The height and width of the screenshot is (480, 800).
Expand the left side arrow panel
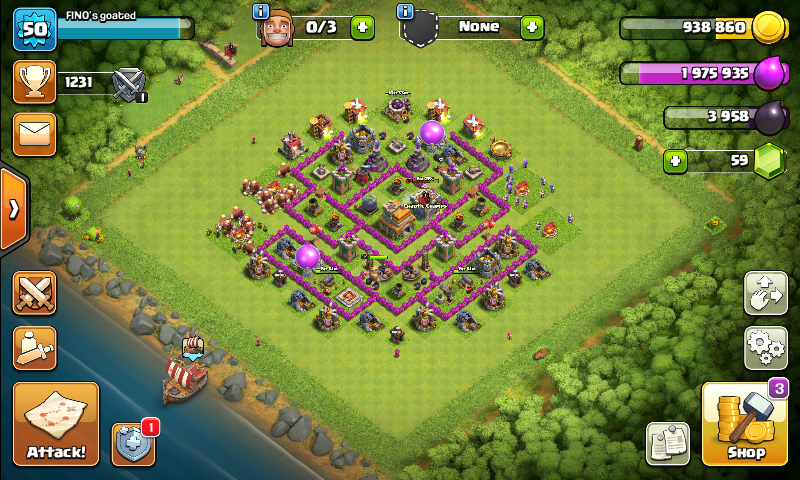[x=14, y=209]
